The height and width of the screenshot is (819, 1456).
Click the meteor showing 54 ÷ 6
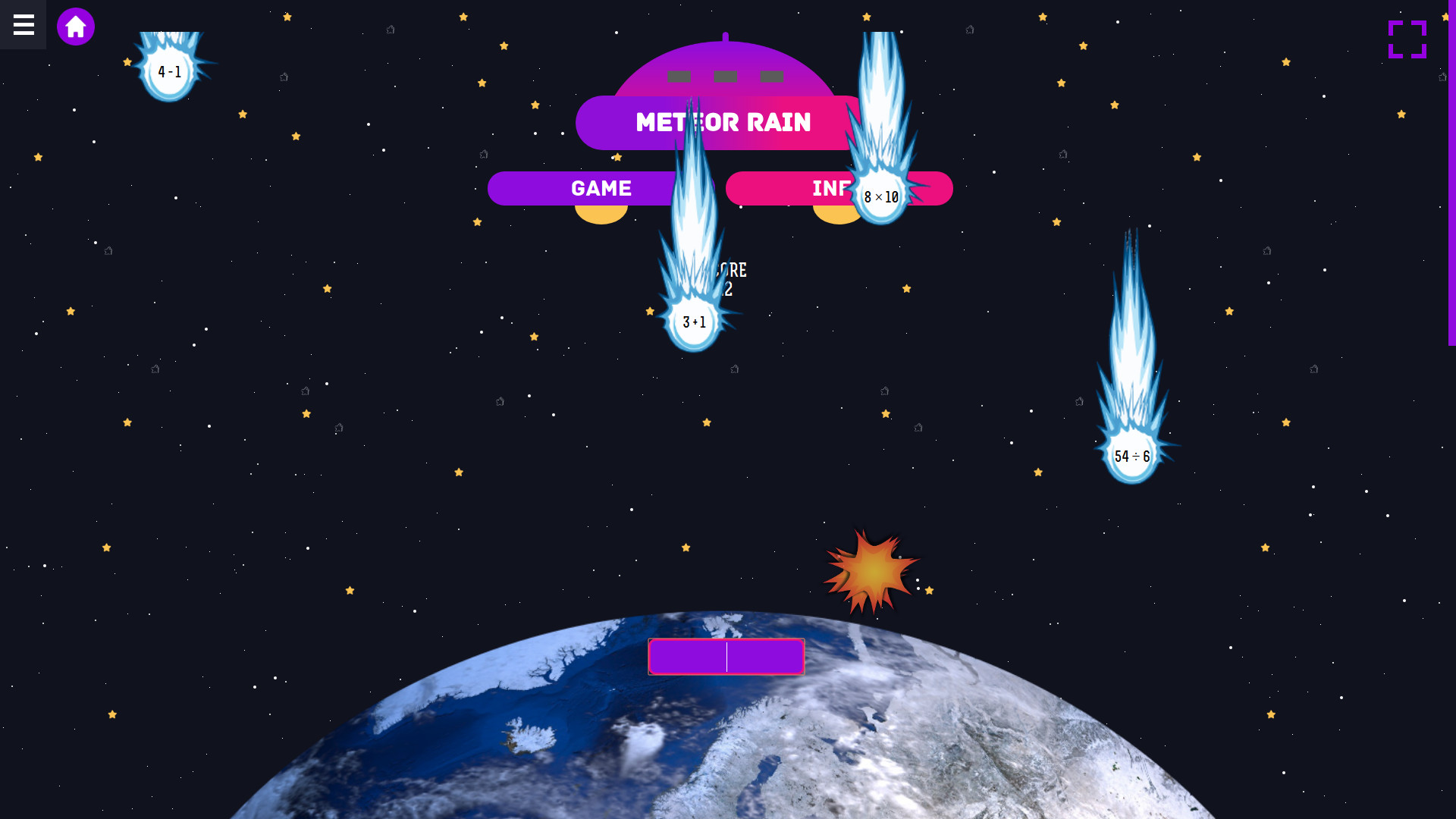(1131, 456)
